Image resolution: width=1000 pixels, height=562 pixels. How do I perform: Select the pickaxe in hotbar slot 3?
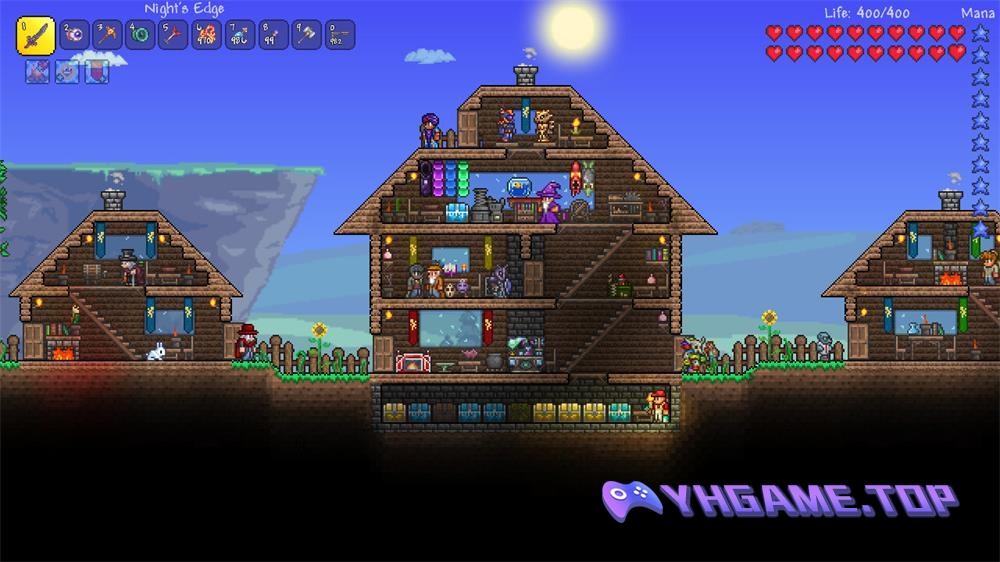(108, 35)
